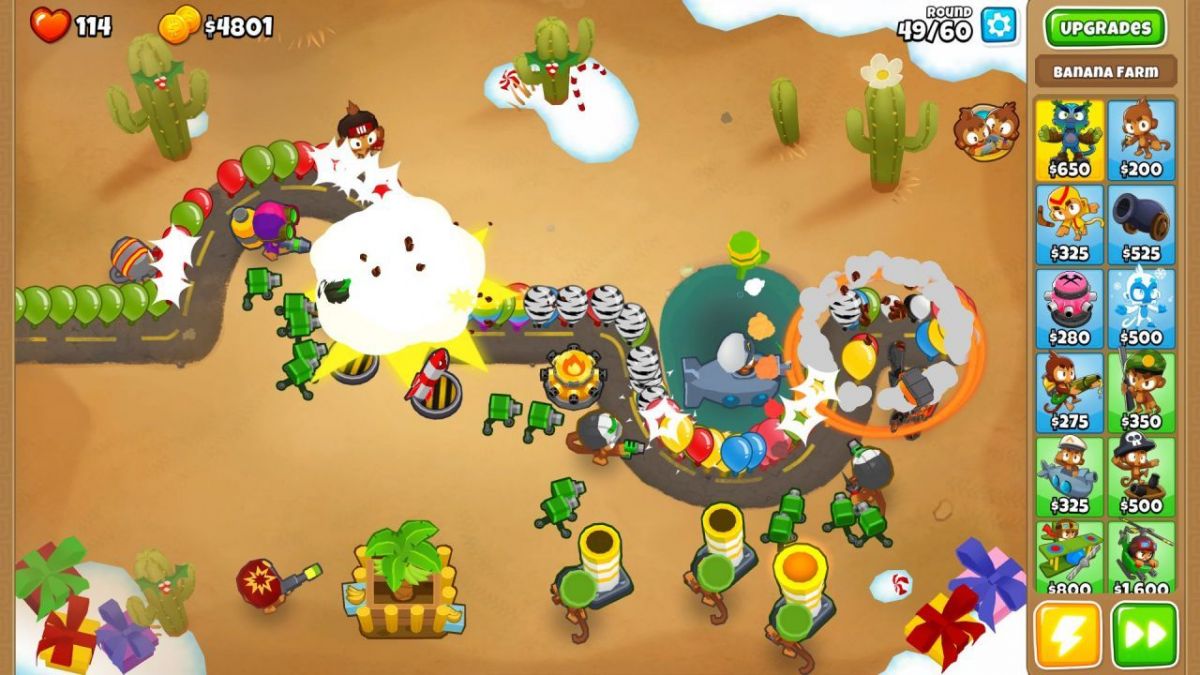The height and width of the screenshot is (675, 1200).
Task: Pick the Bomb Shooter cannon for $525
Action: (1141, 223)
